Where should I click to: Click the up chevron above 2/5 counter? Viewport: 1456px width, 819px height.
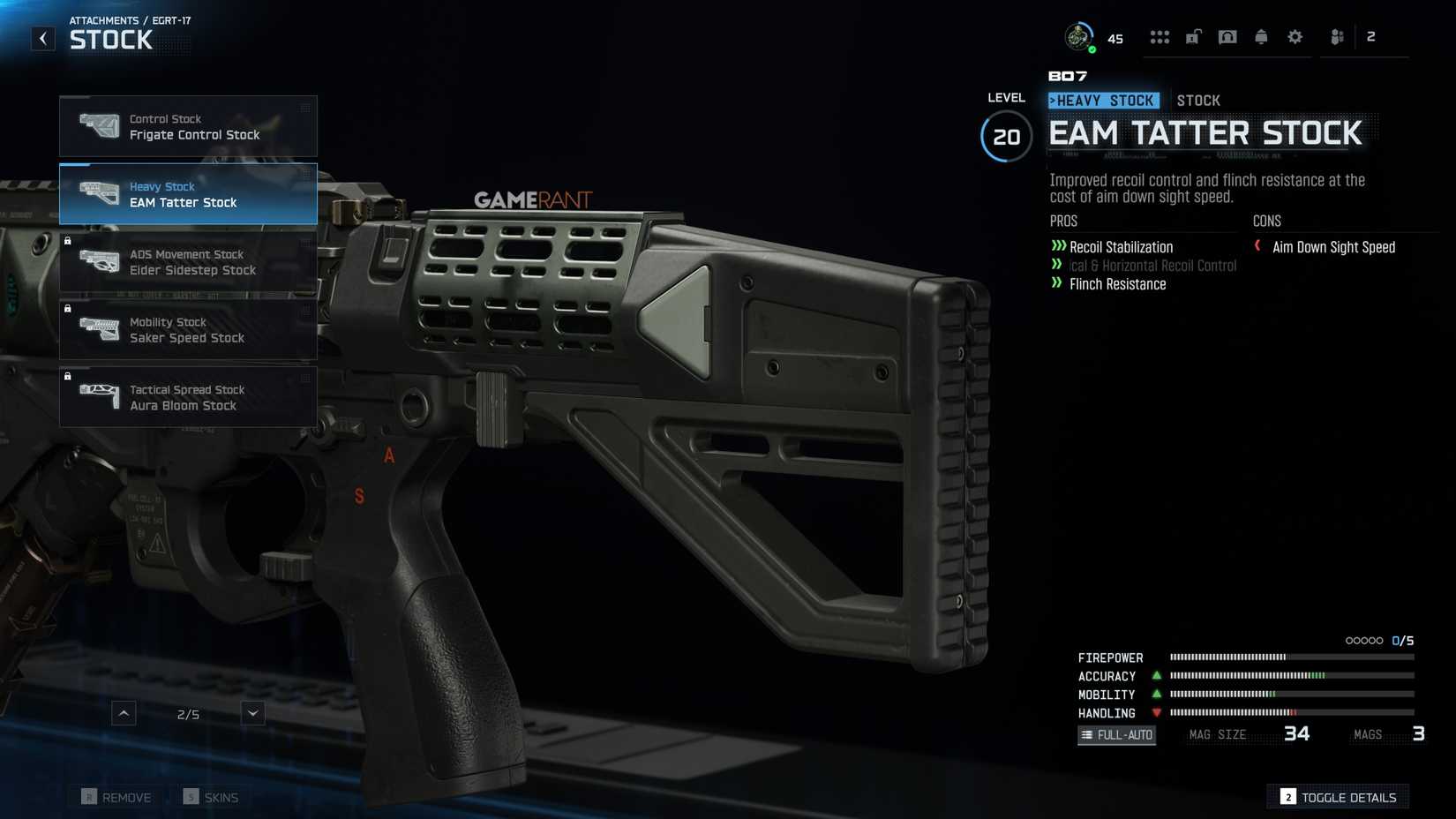point(124,712)
